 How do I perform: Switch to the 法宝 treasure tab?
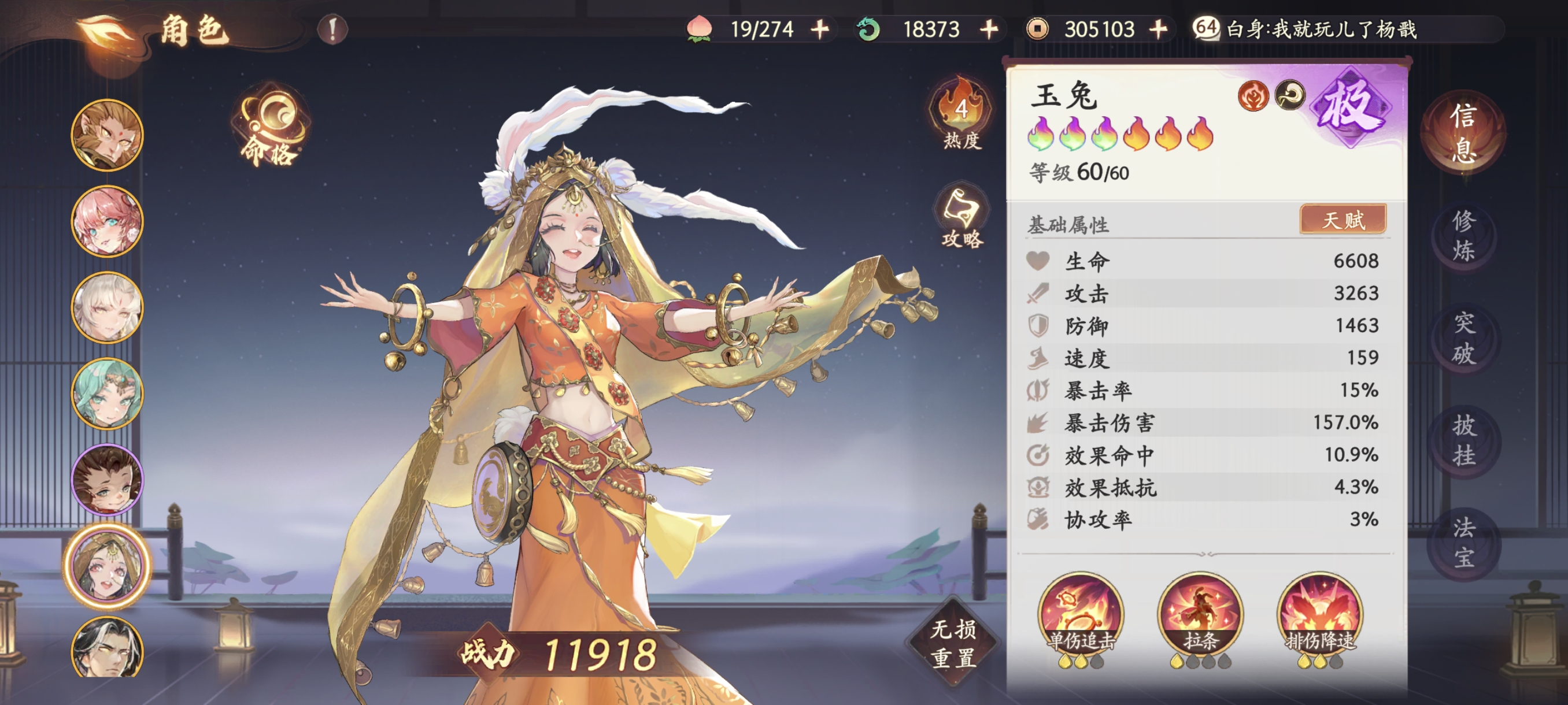click(1463, 542)
